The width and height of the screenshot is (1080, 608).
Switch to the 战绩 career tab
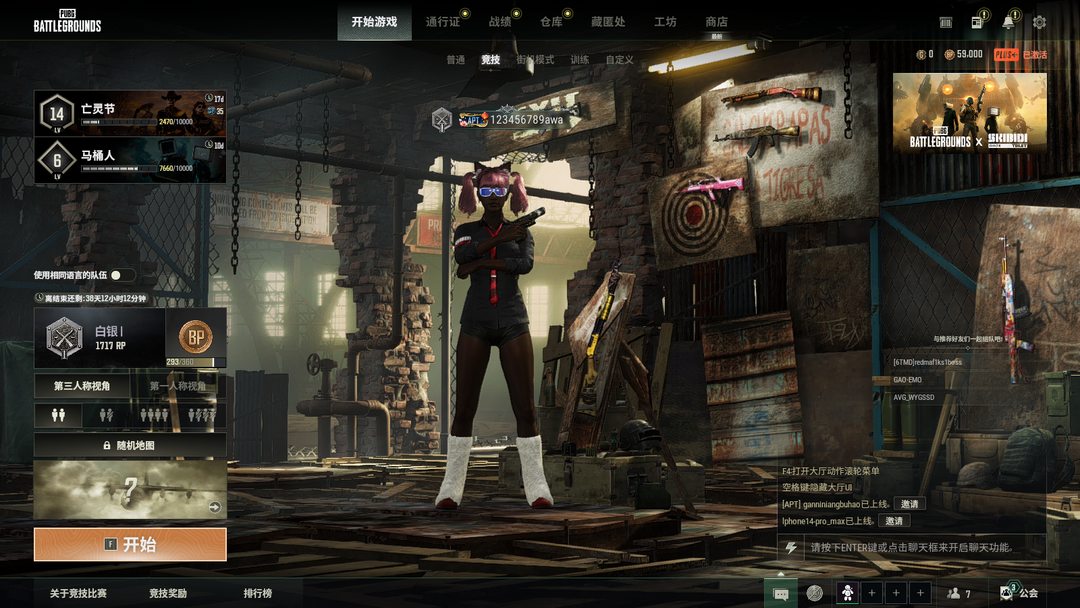(x=500, y=22)
